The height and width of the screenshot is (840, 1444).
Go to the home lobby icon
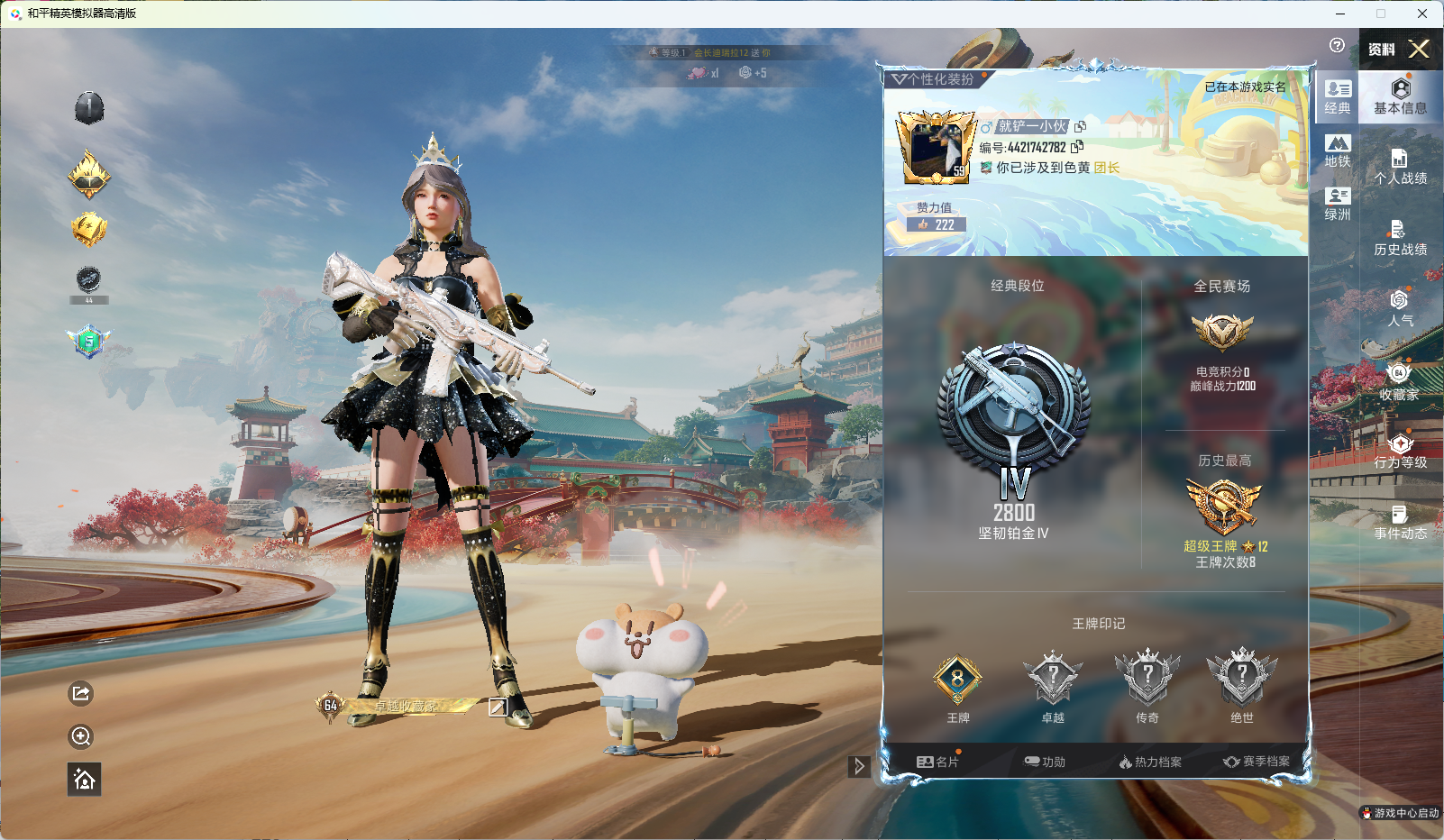coord(84,780)
